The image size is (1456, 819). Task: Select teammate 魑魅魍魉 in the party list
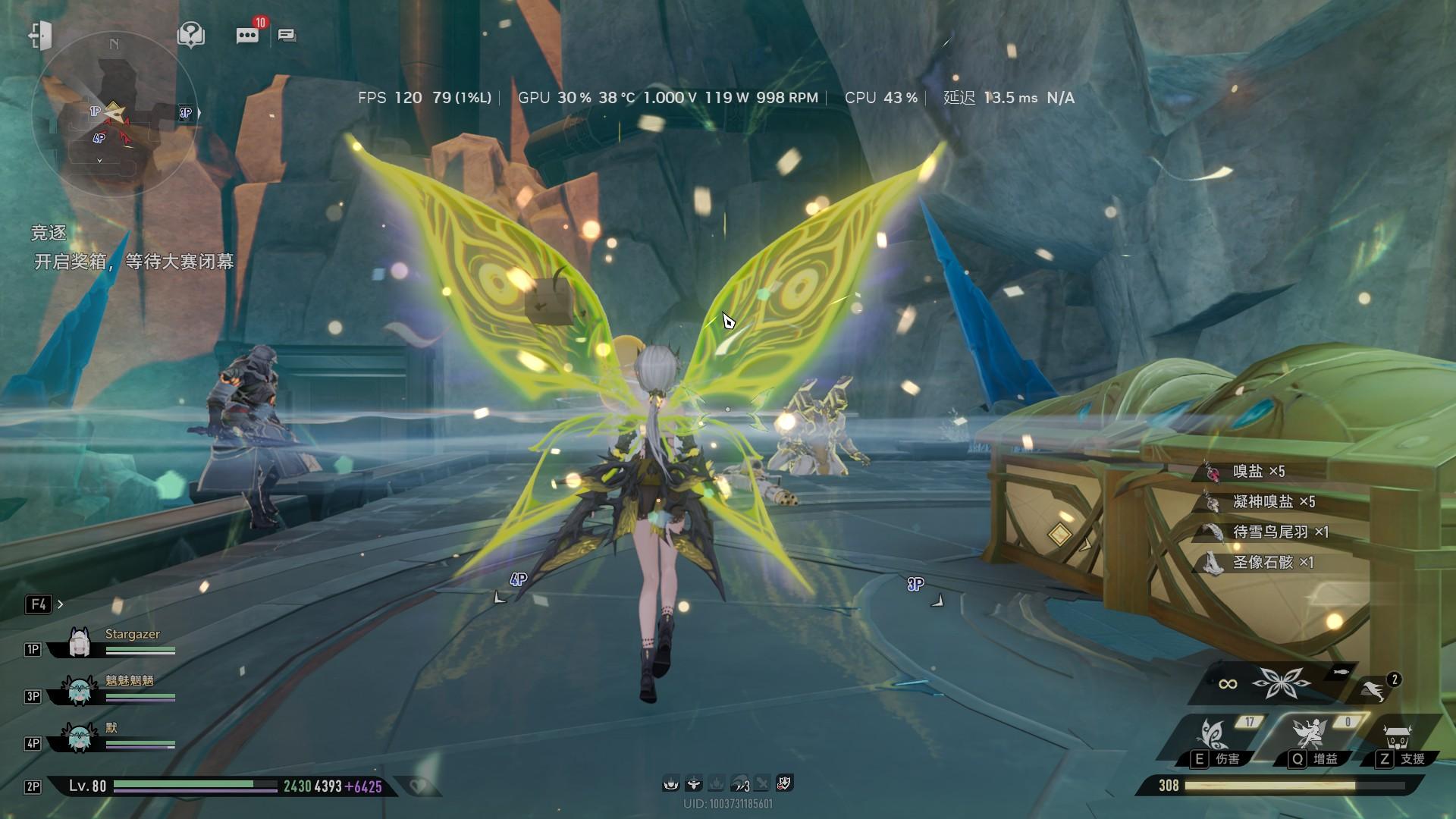(x=114, y=689)
